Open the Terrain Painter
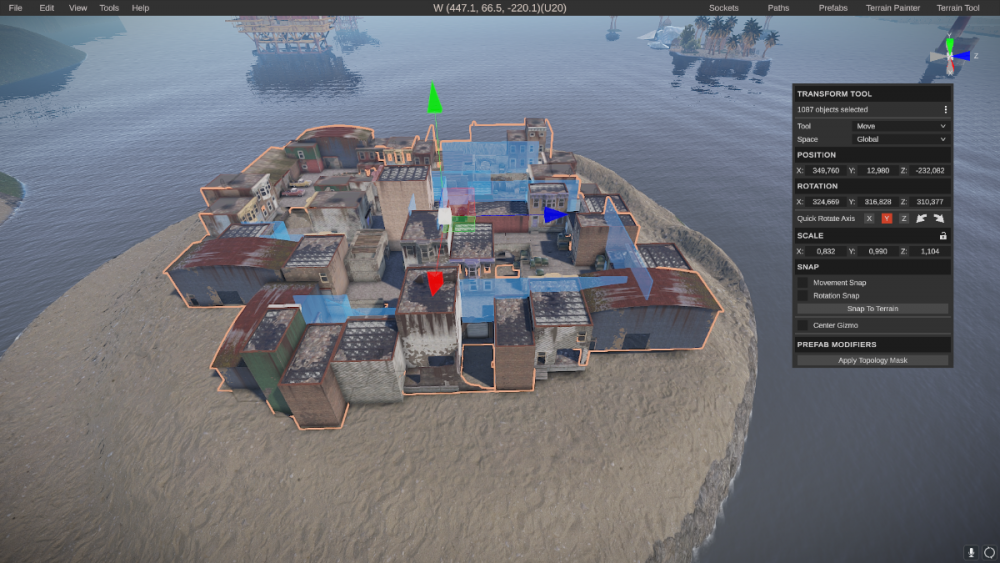The width and height of the screenshot is (1000, 563). tap(893, 8)
